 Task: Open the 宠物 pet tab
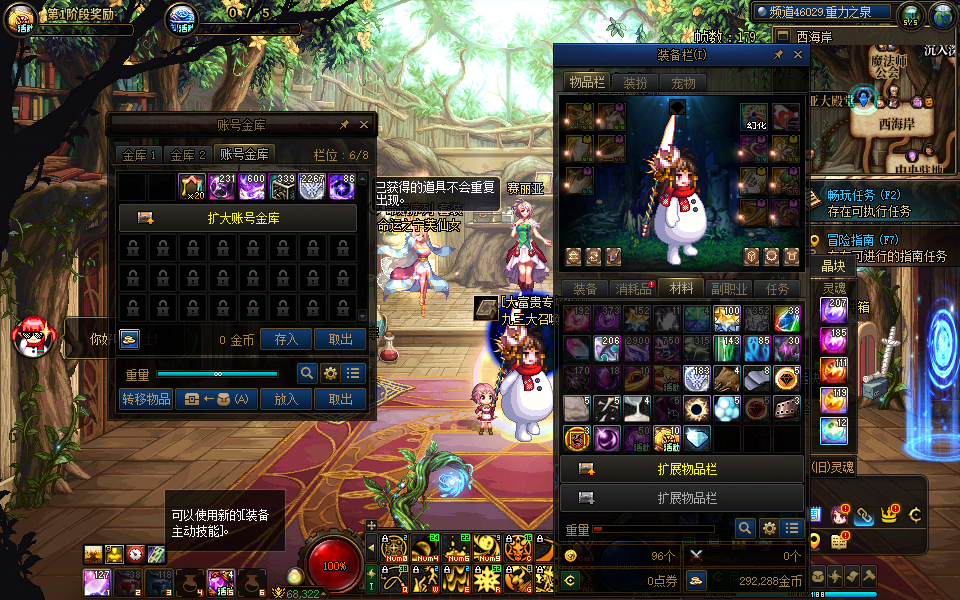[x=683, y=82]
